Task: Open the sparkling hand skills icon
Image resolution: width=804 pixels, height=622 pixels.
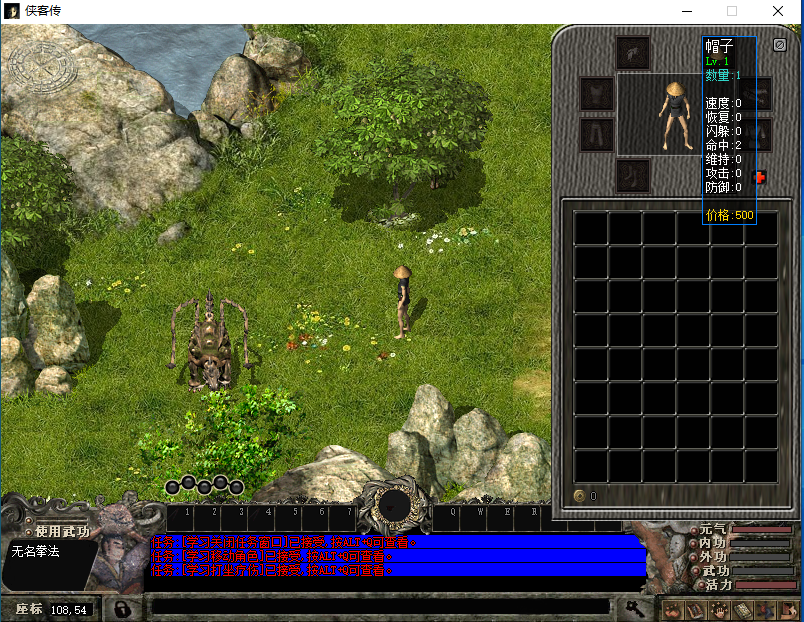Action: (718, 609)
